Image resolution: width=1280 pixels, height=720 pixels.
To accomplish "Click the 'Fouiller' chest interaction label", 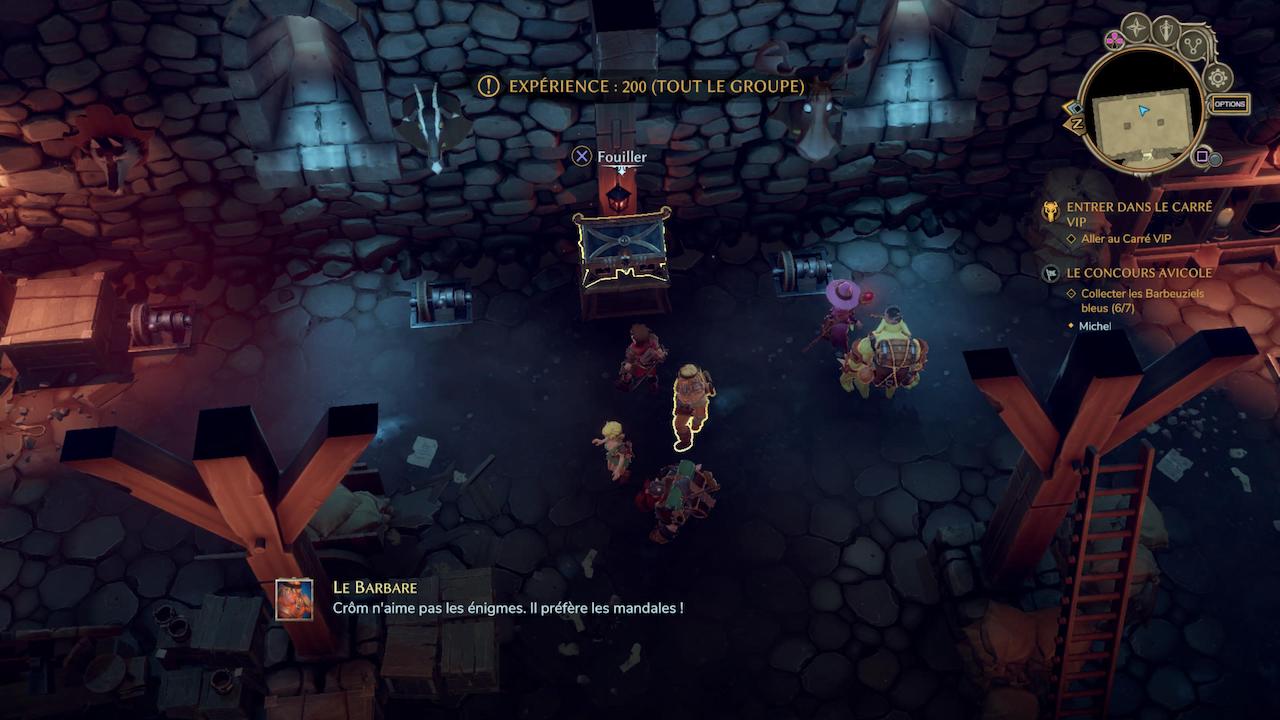I will click(x=621, y=157).
